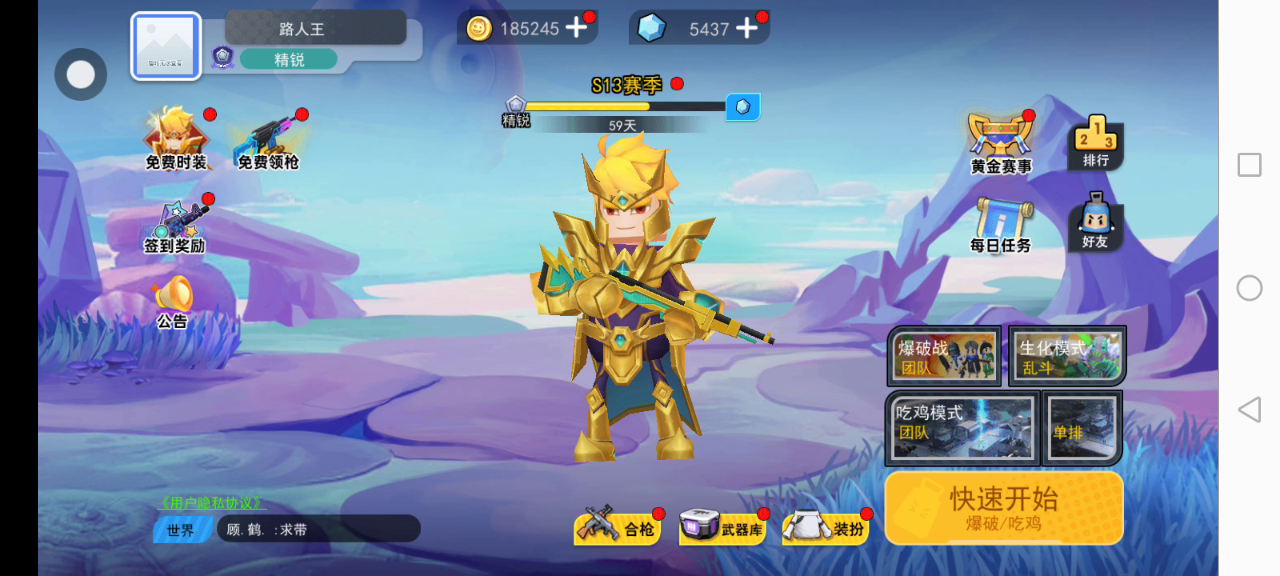Start a match with 快速开始

tap(1003, 508)
